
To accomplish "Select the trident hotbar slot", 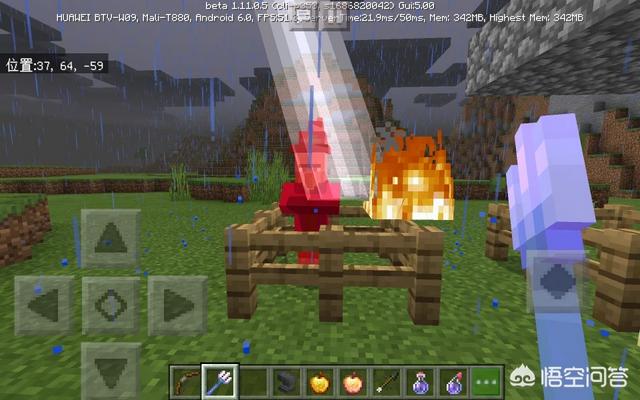I will pyautogui.click(x=218, y=383).
